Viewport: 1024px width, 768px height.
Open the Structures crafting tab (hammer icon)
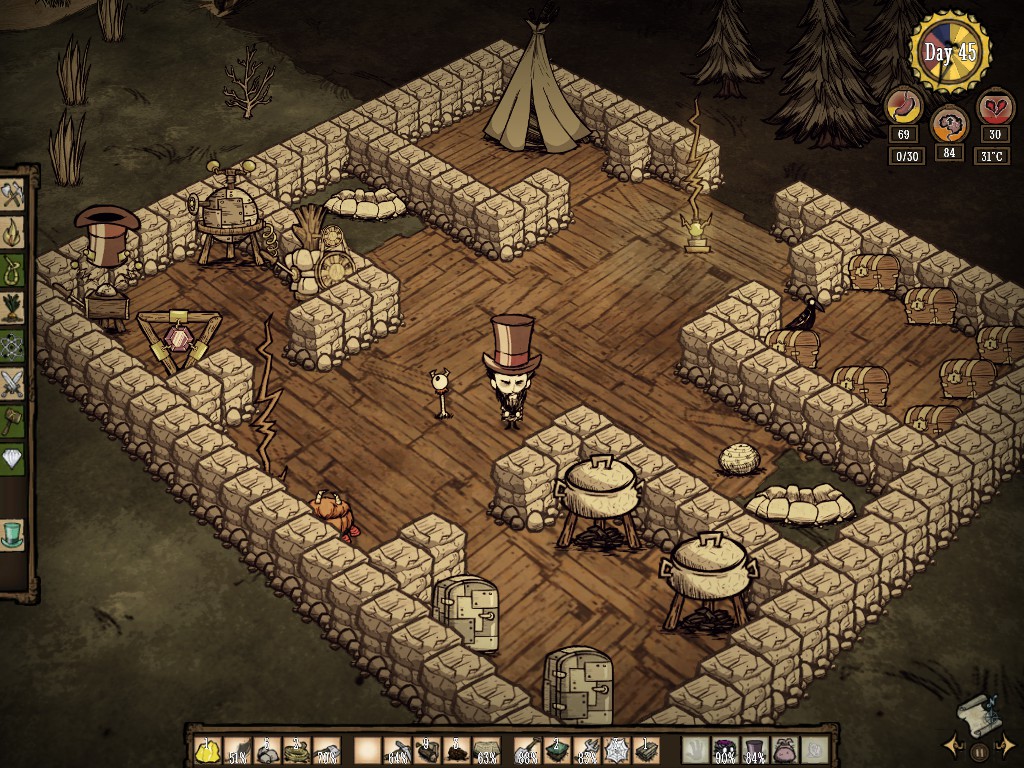[x=13, y=419]
